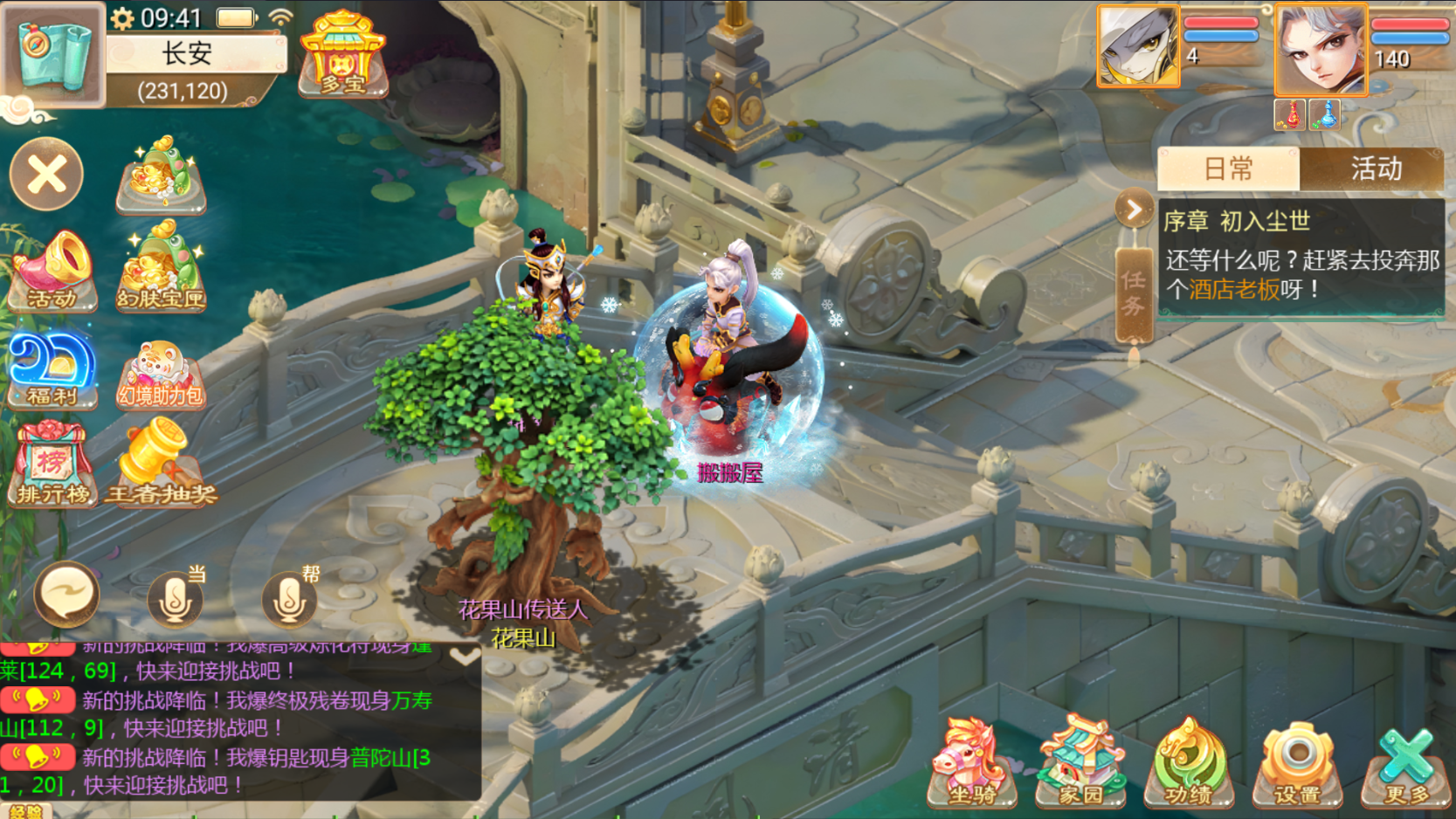The image size is (1456, 819).
Task: Open the 设置 settings menu
Action: [x=1297, y=764]
